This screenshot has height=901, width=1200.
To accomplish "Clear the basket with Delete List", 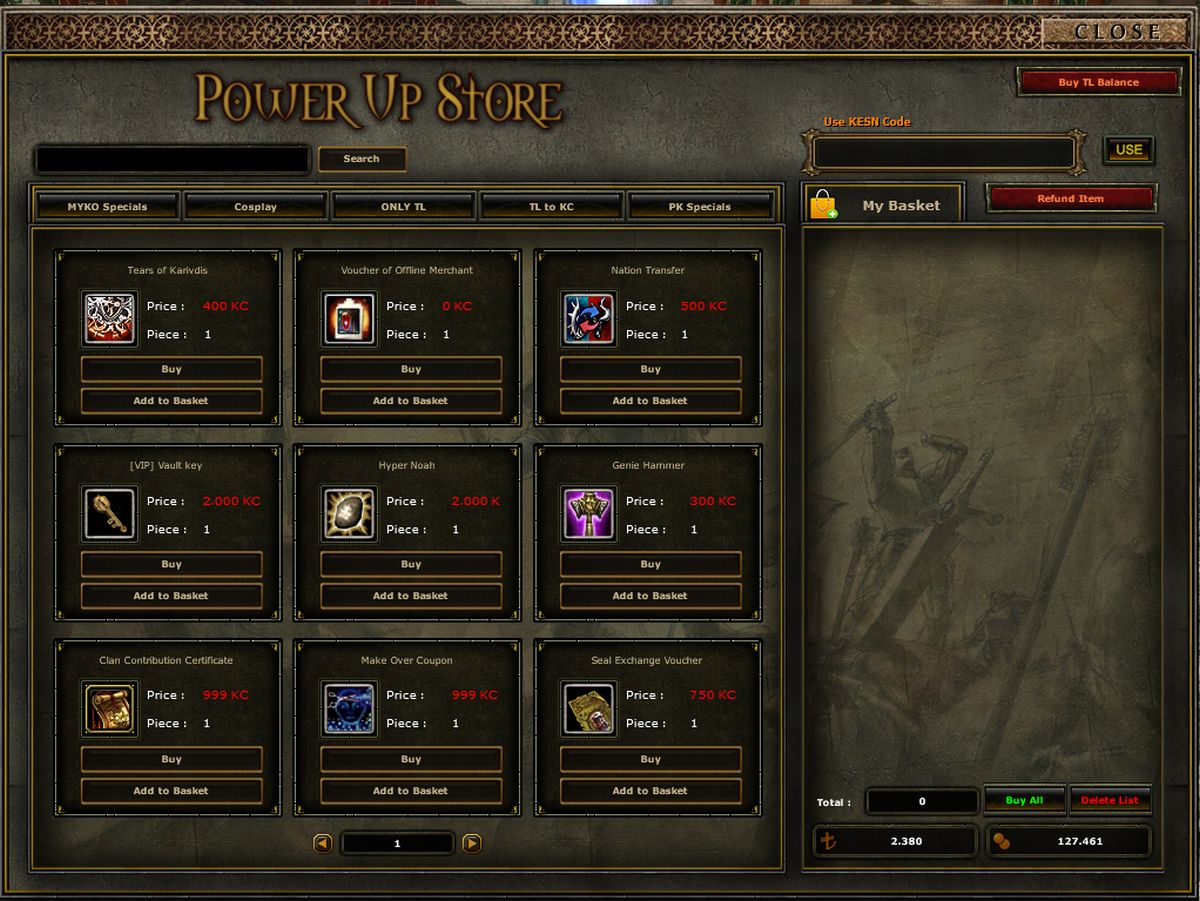I will click(1109, 800).
